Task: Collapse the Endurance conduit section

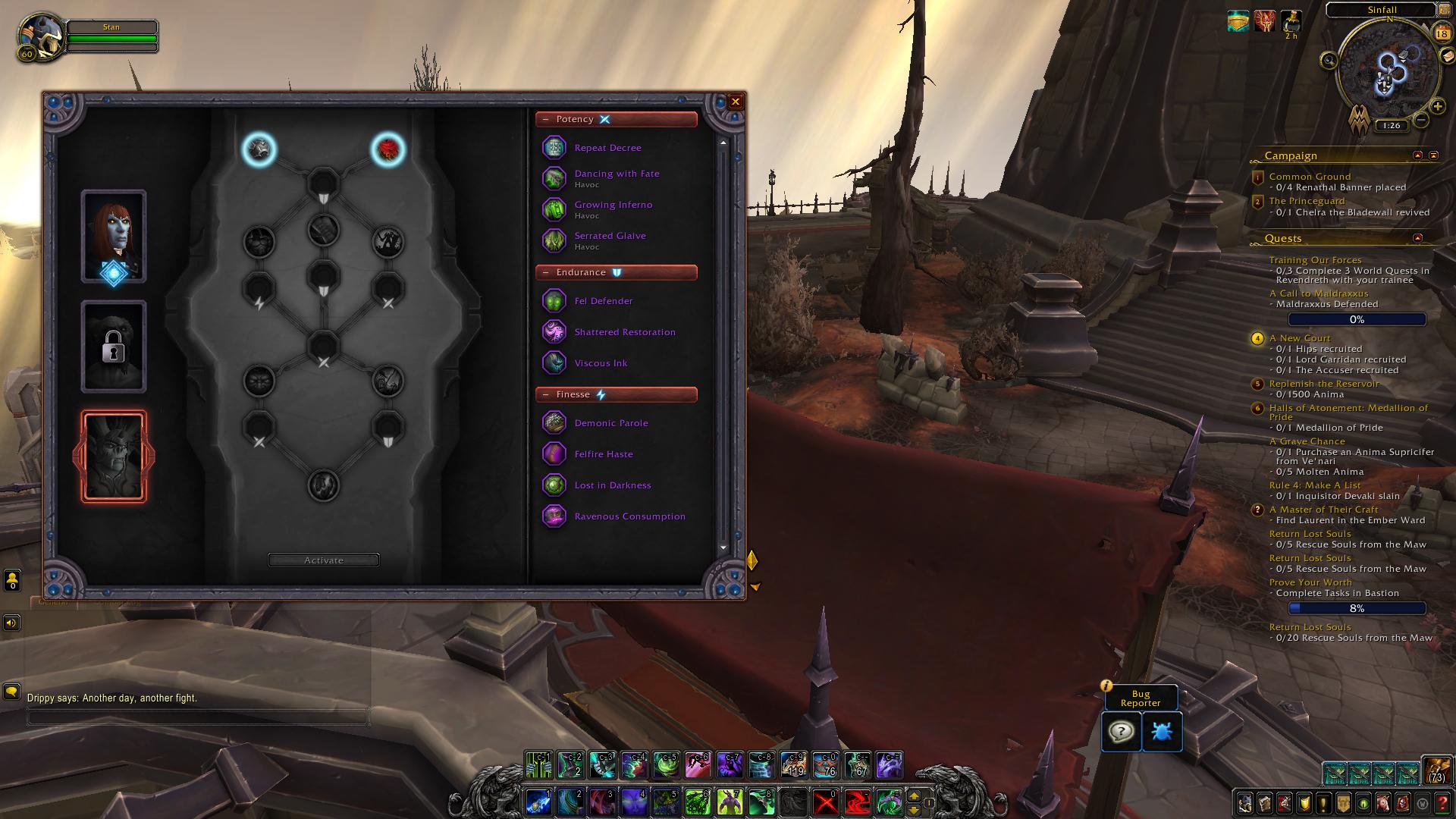Action: click(x=546, y=273)
